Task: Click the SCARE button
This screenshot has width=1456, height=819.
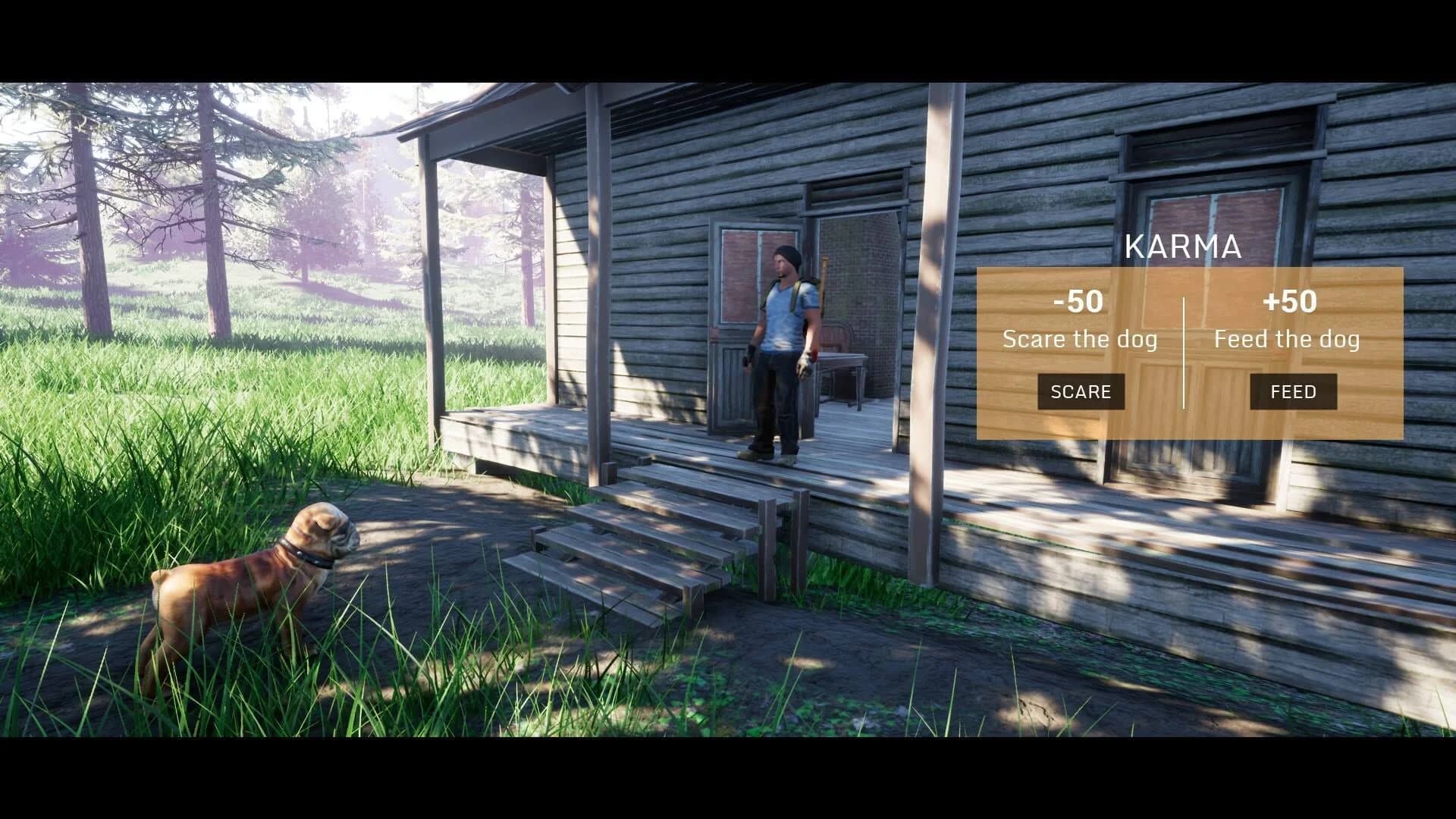Action: point(1080,391)
